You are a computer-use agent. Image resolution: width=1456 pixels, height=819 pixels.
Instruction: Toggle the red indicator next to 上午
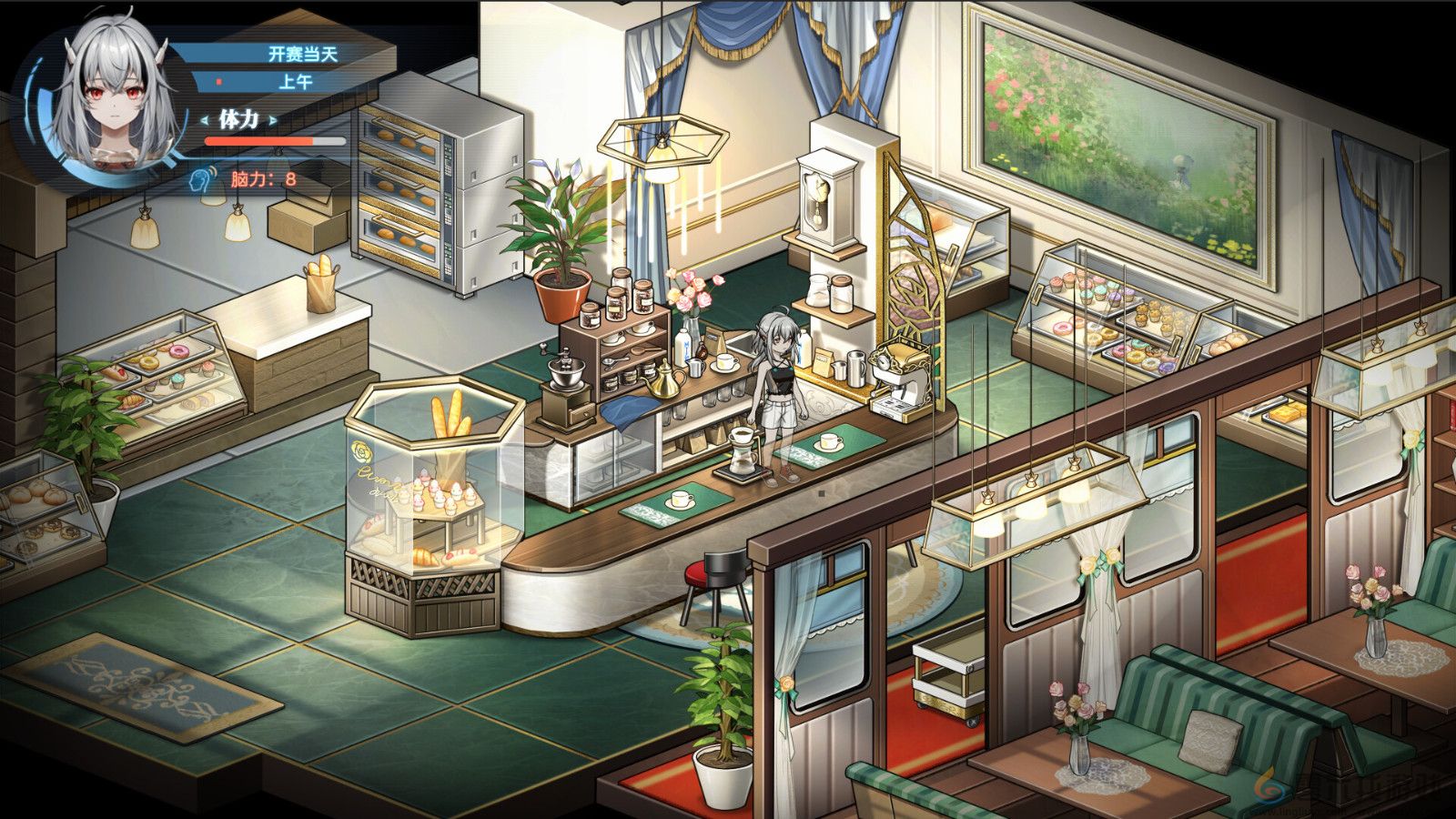(218, 82)
